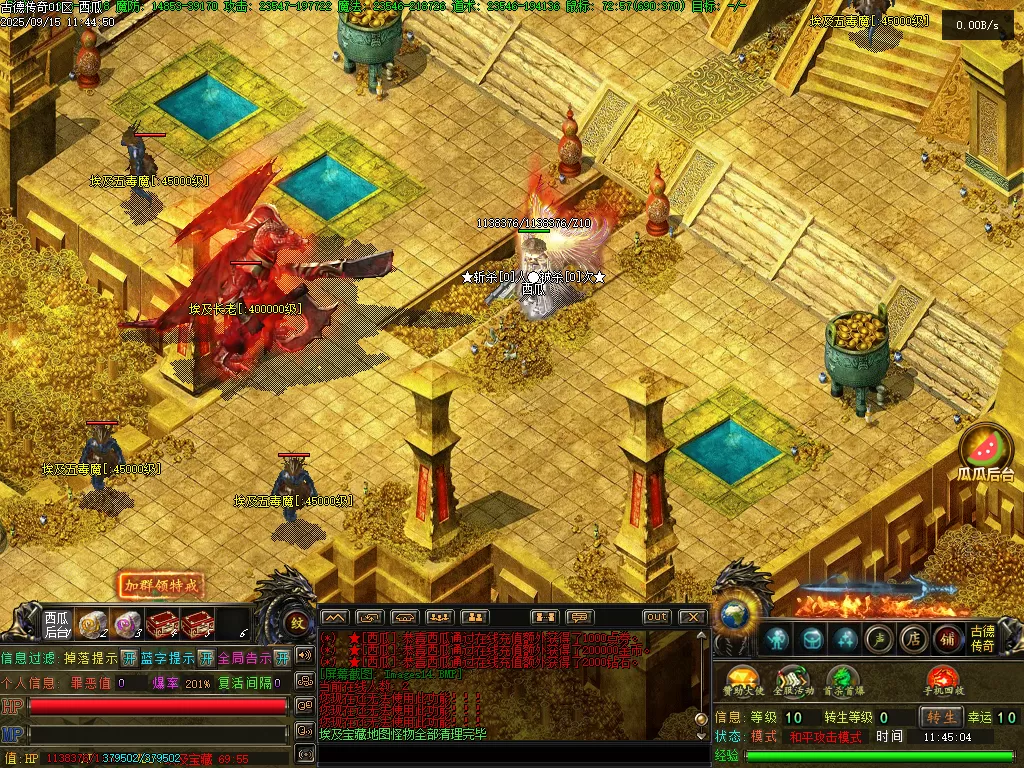Image resolution: width=1024 pixels, height=768 pixels.
Task: Open the bag inventory icon
Action: coord(812,638)
